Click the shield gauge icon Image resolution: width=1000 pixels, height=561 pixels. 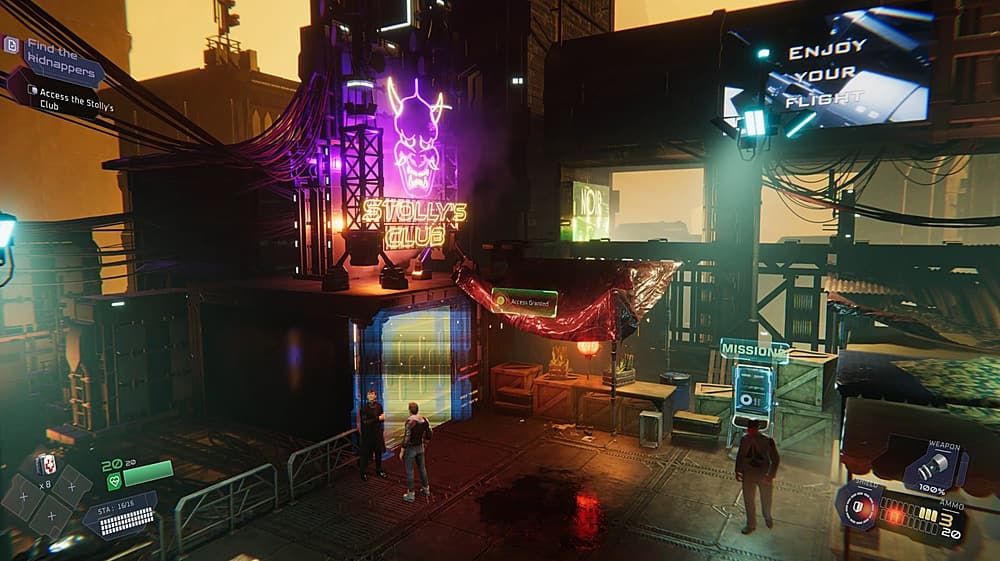[x=858, y=504]
